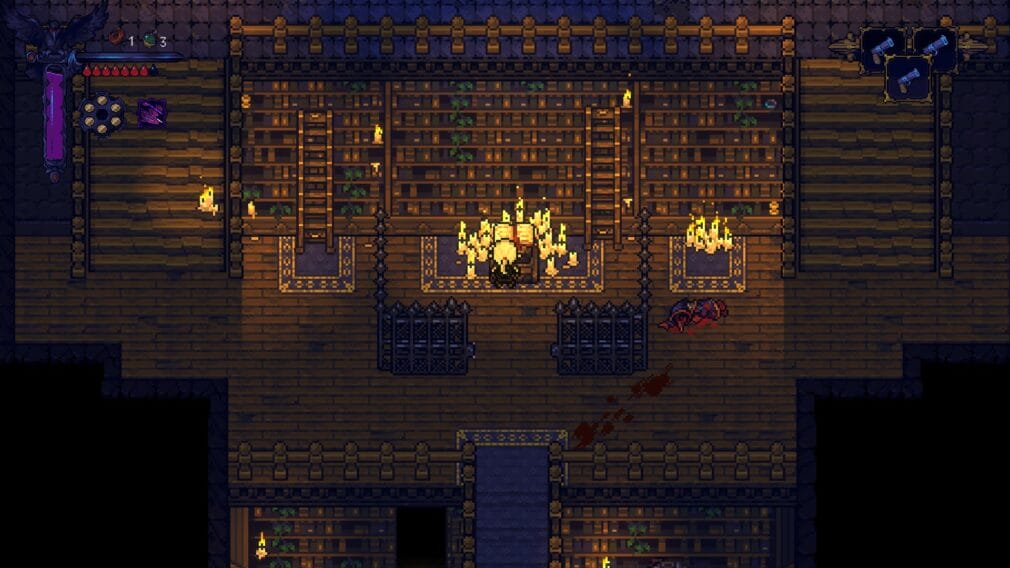Click the green bomb item icon

149,41
